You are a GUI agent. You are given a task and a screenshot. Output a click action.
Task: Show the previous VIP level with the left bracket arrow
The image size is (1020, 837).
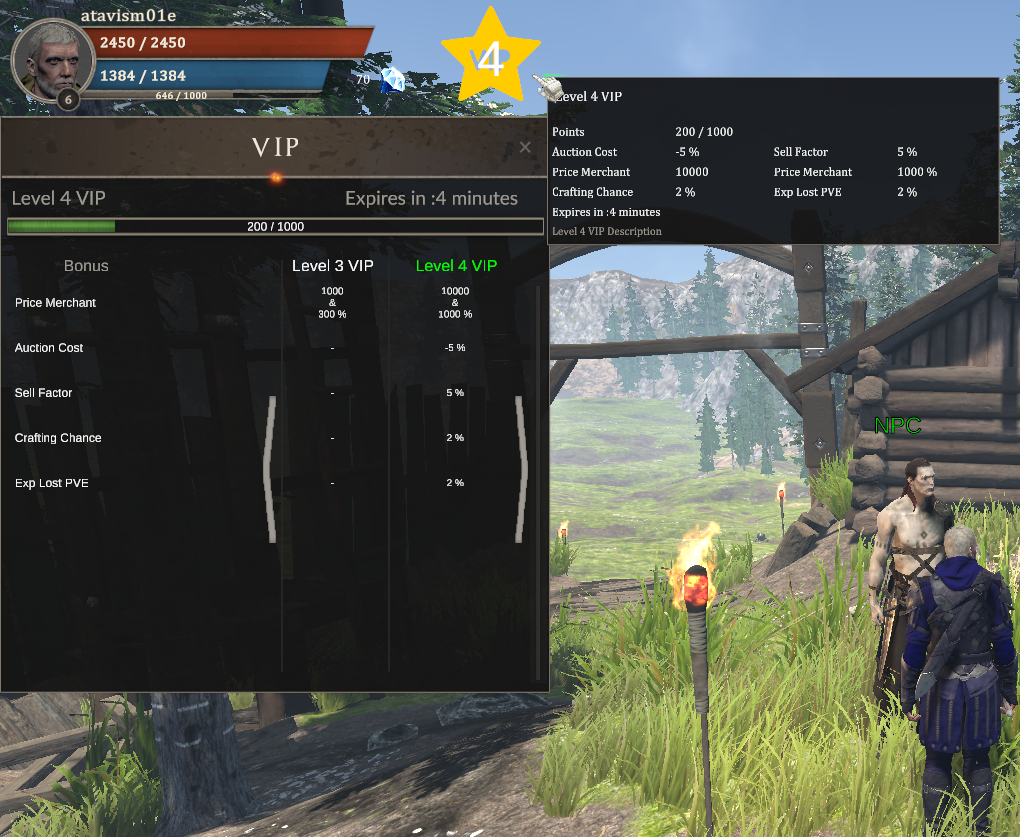pos(270,469)
